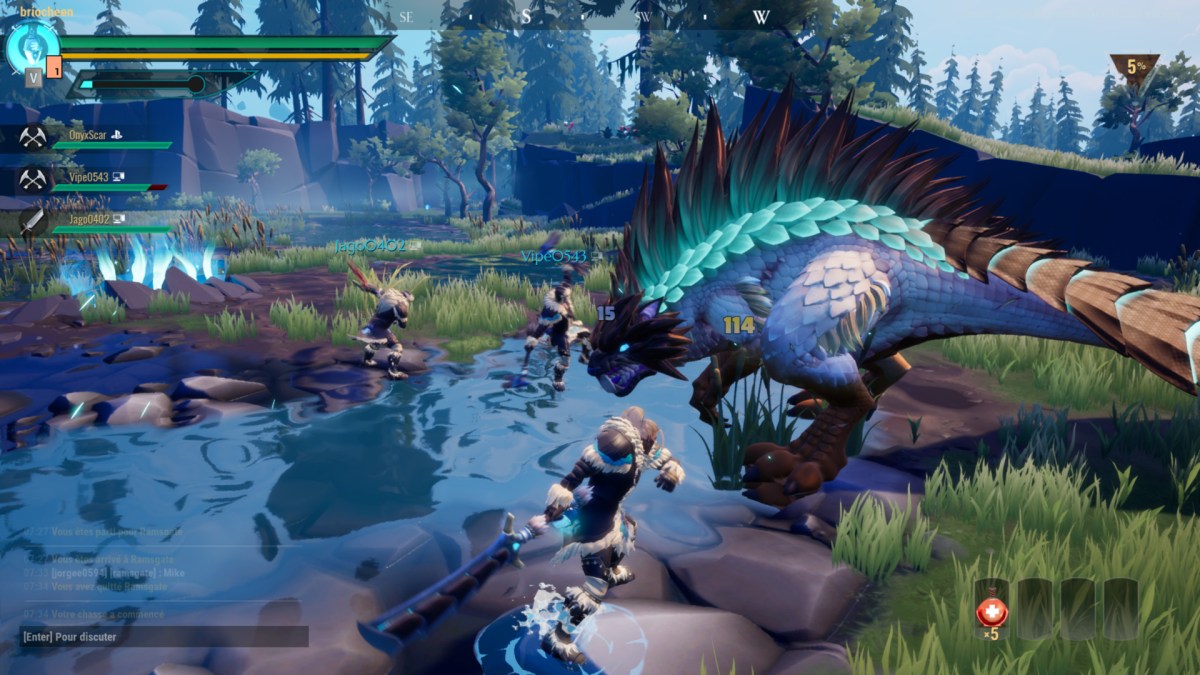Click the chat box labeled Pour discuter
This screenshot has width=1200, height=675.
163,637
